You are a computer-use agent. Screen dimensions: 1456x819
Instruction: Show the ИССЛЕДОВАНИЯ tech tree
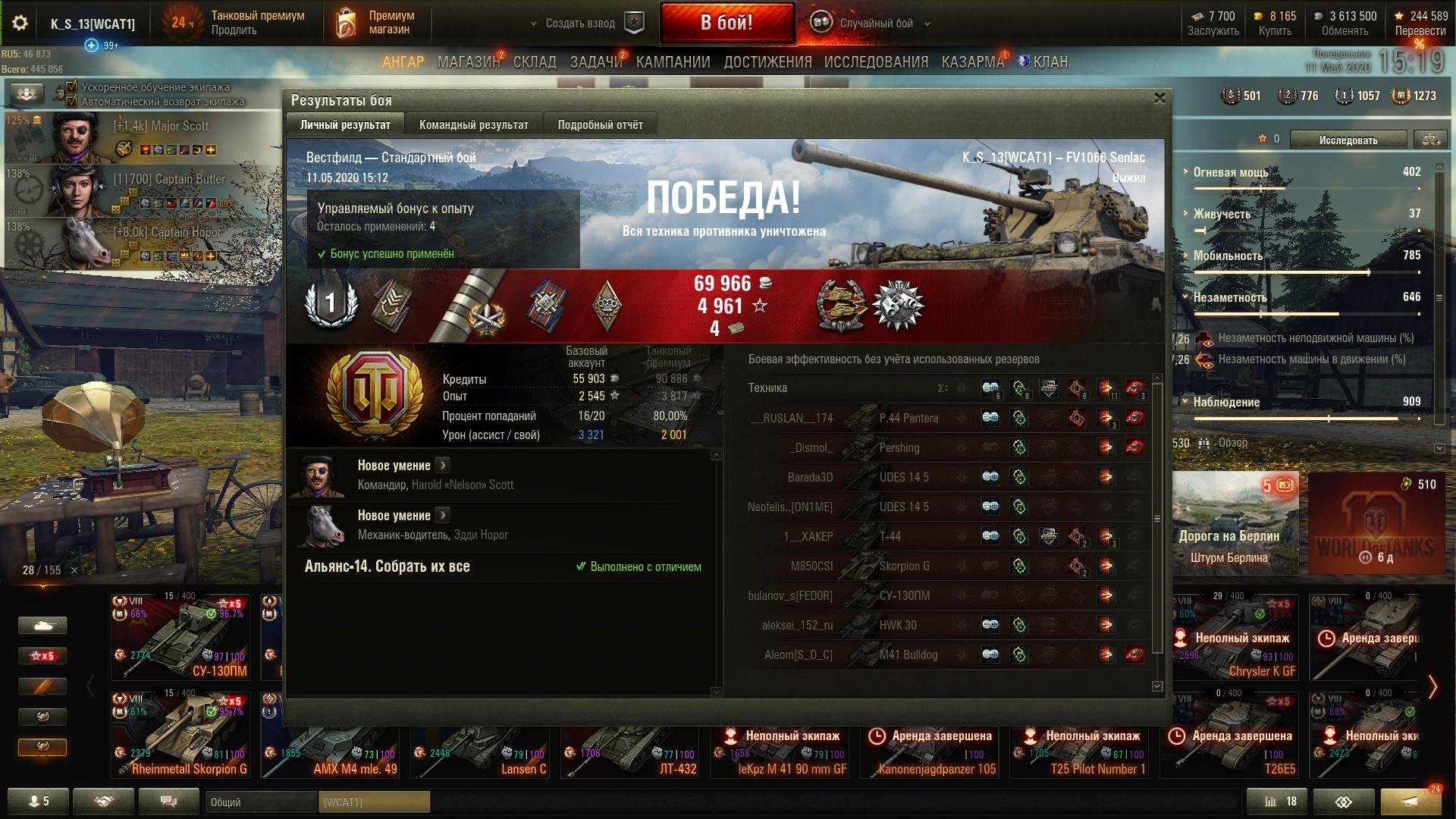coord(876,62)
